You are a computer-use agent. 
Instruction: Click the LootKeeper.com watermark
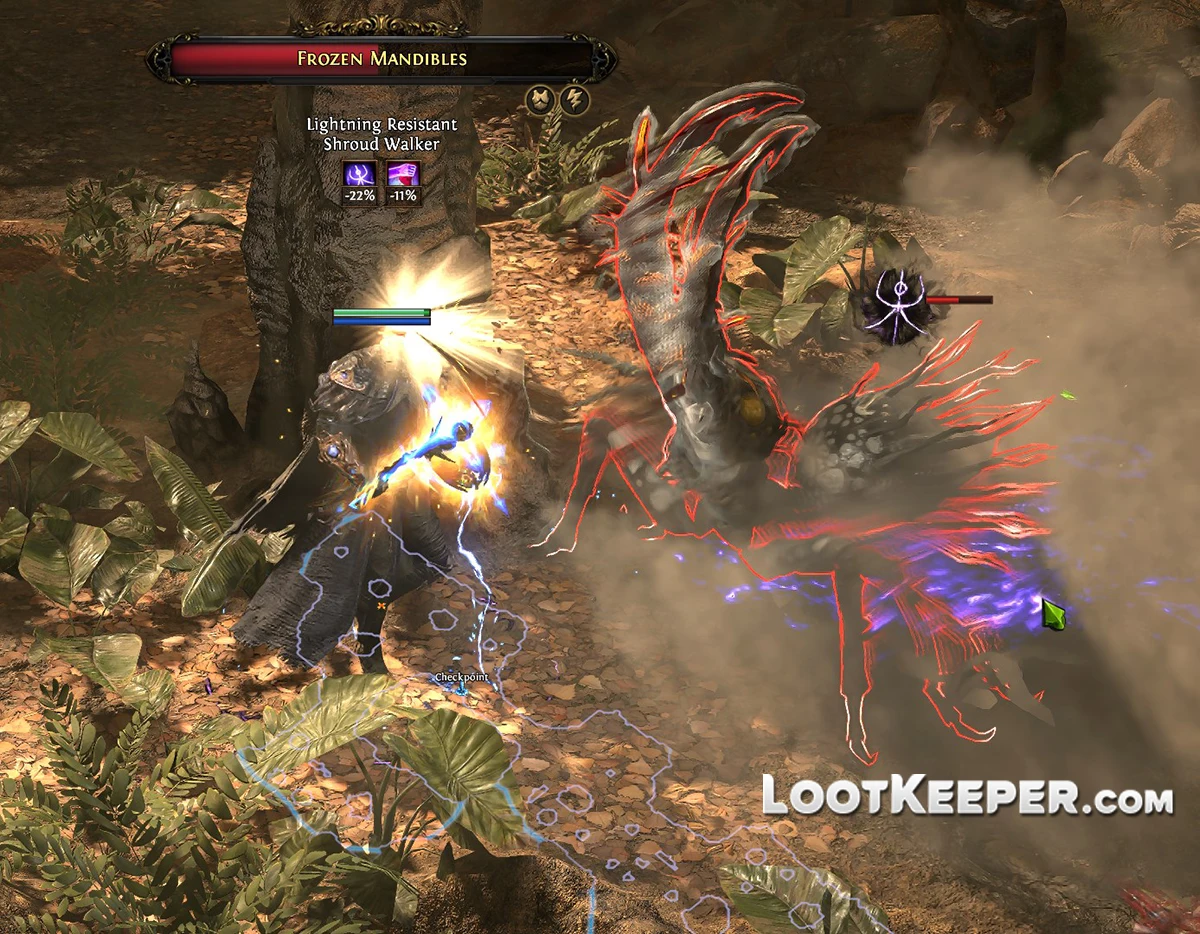click(x=967, y=796)
